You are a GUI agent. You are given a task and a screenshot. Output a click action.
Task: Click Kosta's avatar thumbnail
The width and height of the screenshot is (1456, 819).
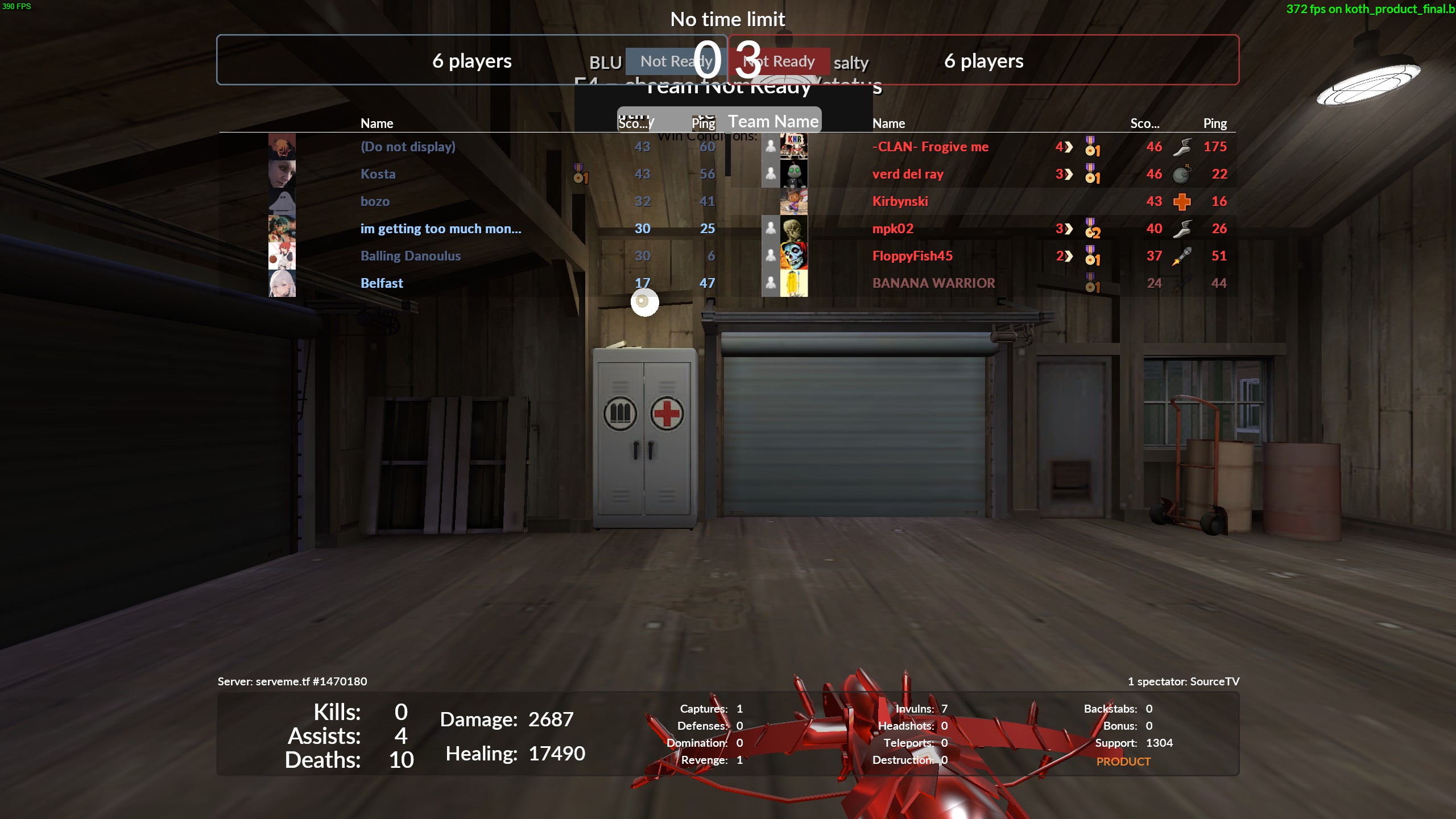click(282, 174)
